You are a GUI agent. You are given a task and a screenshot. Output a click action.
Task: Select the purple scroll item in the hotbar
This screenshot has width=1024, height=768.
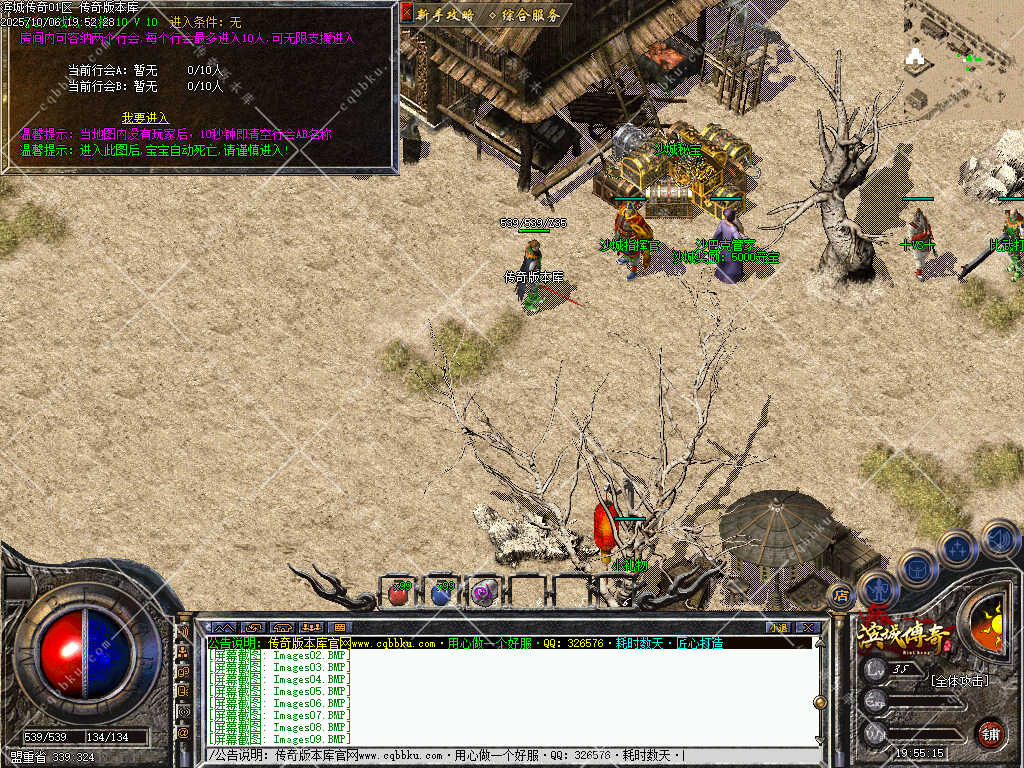pyautogui.click(x=484, y=592)
